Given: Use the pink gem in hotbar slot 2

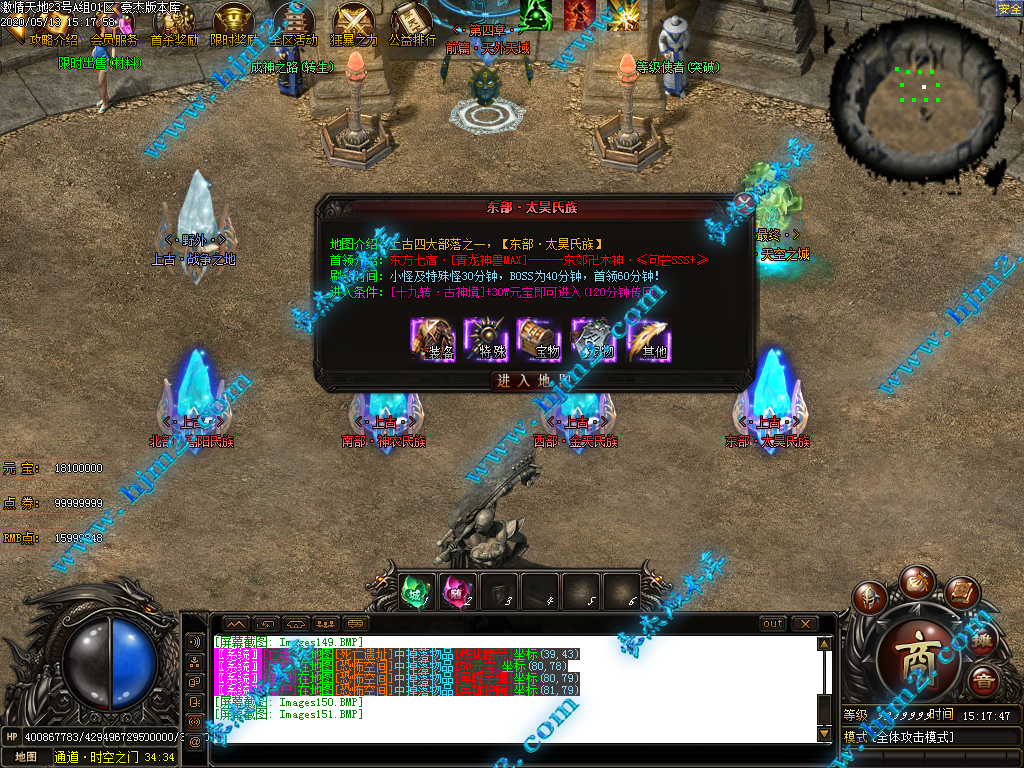Looking at the screenshot, I should [x=458, y=591].
